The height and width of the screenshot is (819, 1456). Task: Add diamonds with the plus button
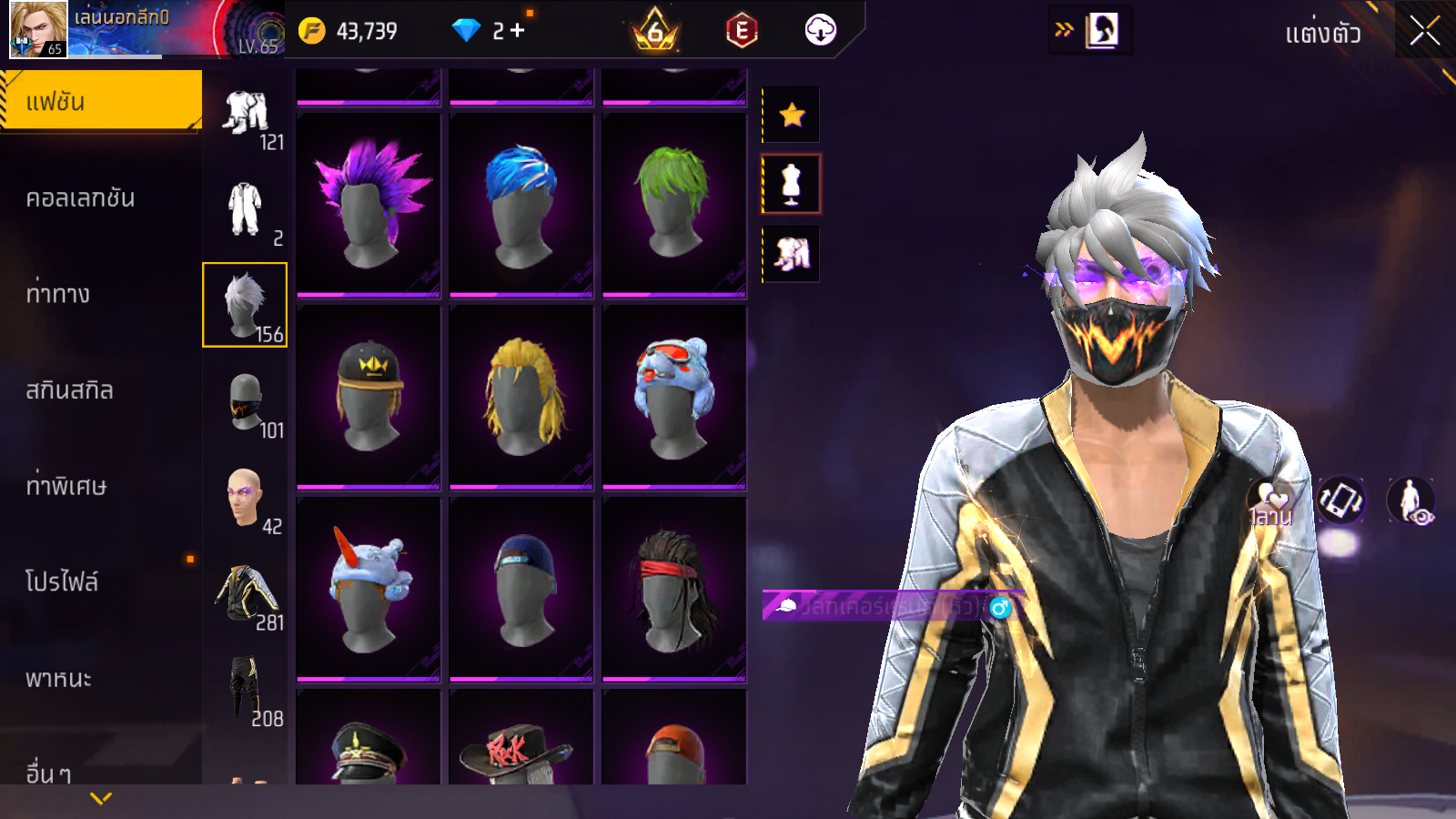click(518, 30)
